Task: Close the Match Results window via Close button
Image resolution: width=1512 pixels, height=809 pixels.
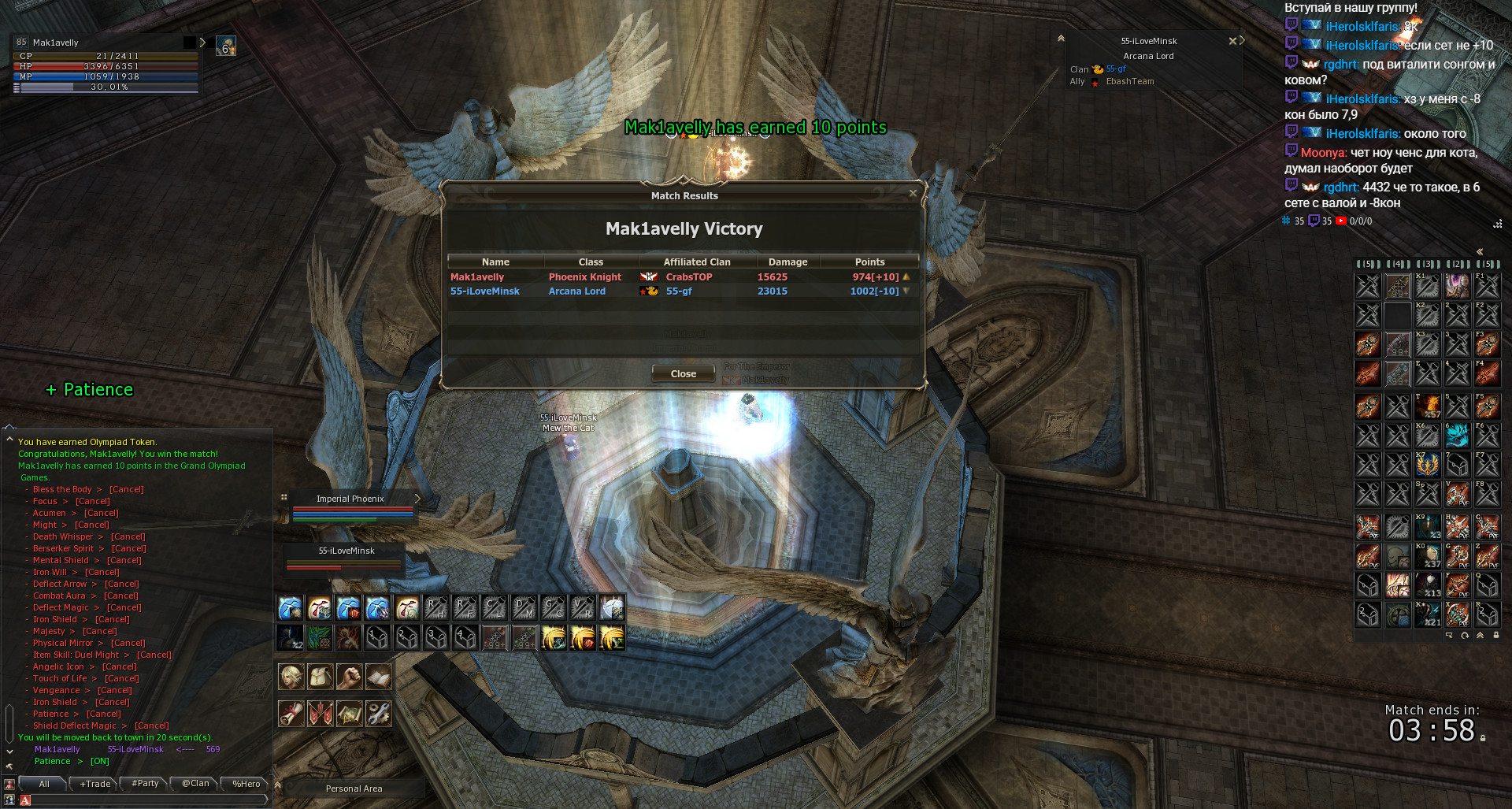Action: click(683, 374)
